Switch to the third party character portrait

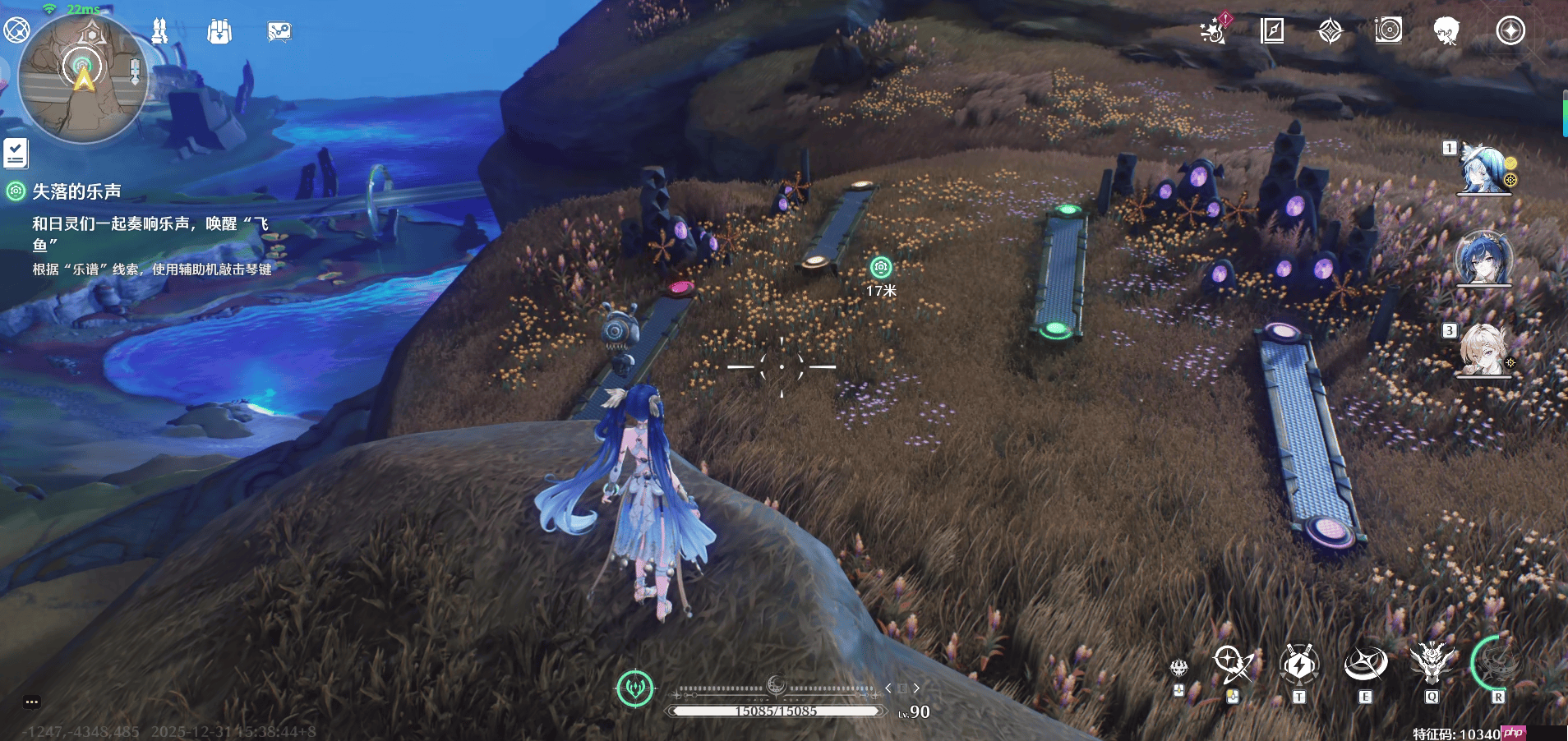(x=1484, y=351)
